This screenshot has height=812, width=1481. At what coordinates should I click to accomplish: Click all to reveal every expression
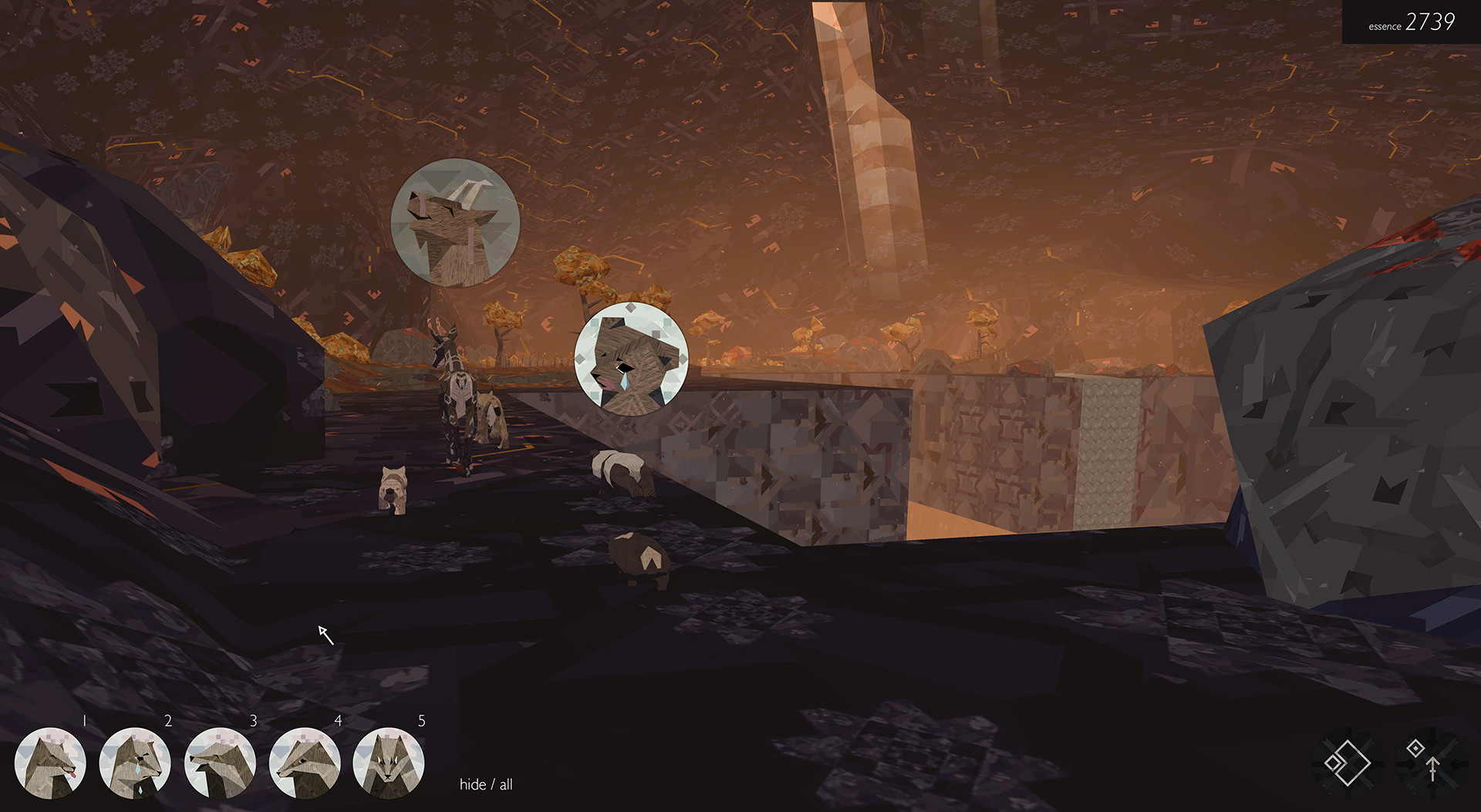[x=506, y=784]
